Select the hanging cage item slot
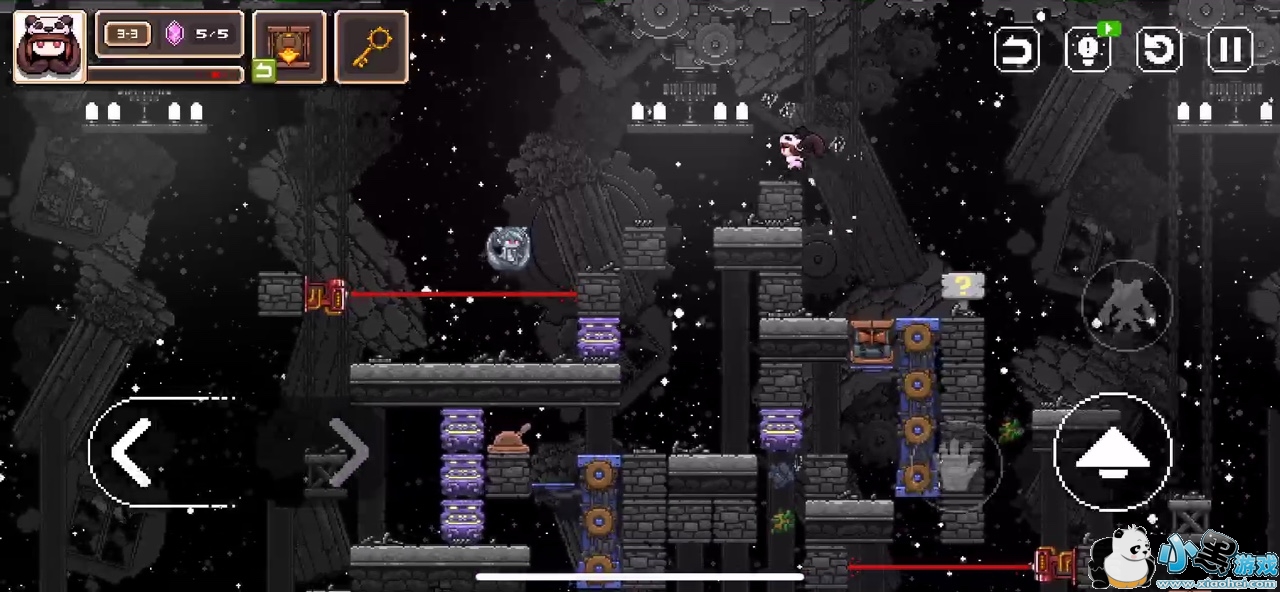Image resolution: width=1280 pixels, height=592 pixels. pos(290,46)
